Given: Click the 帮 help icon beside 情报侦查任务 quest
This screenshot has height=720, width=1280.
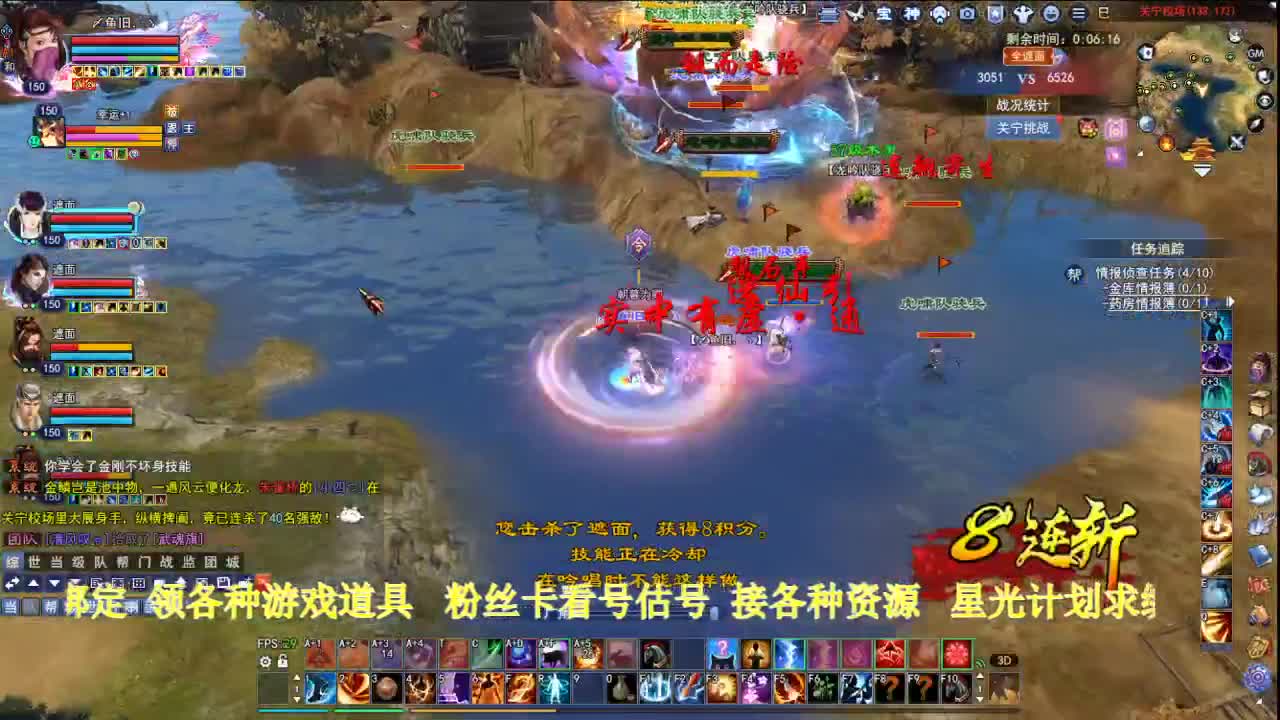Looking at the screenshot, I should pos(1073,273).
